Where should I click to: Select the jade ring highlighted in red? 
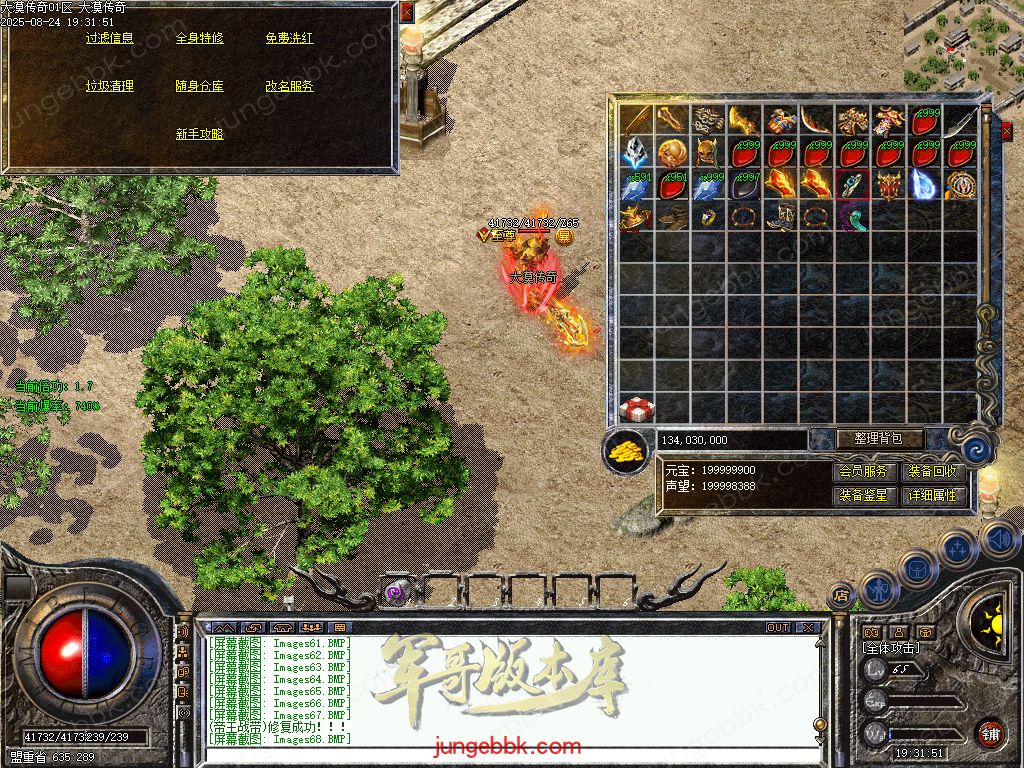[851, 184]
